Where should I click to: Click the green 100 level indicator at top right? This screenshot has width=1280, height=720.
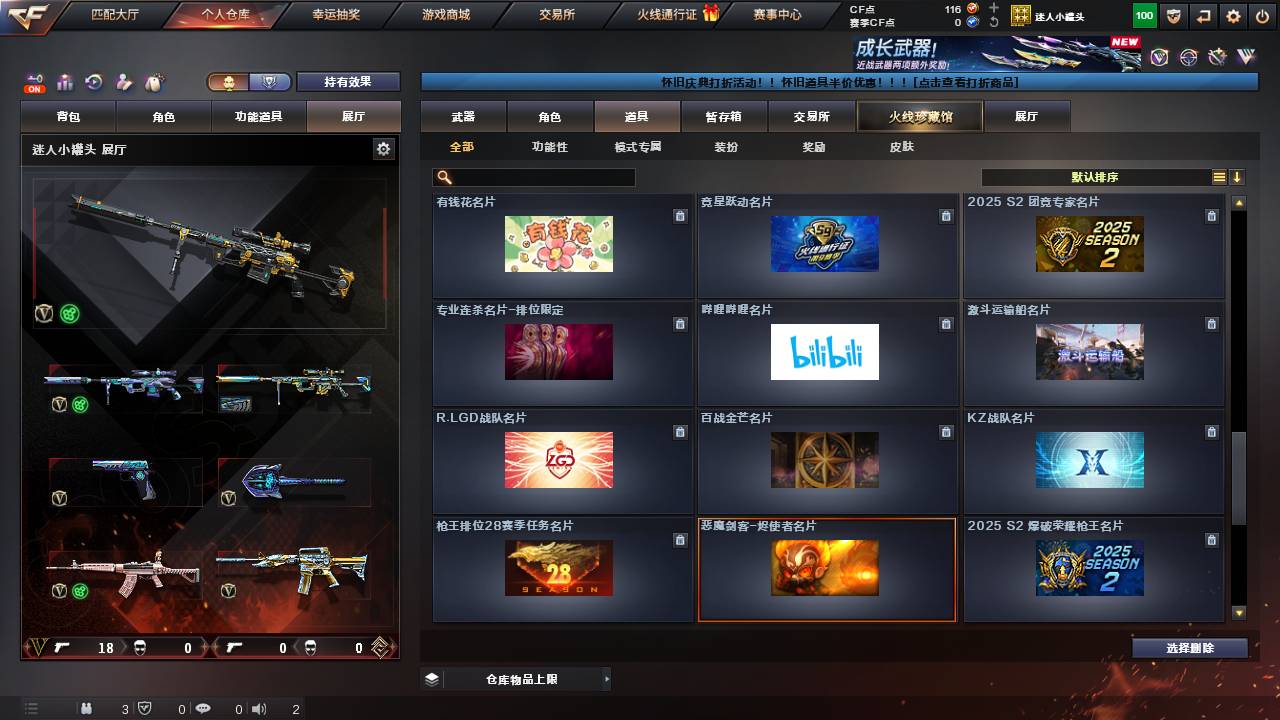click(1143, 15)
